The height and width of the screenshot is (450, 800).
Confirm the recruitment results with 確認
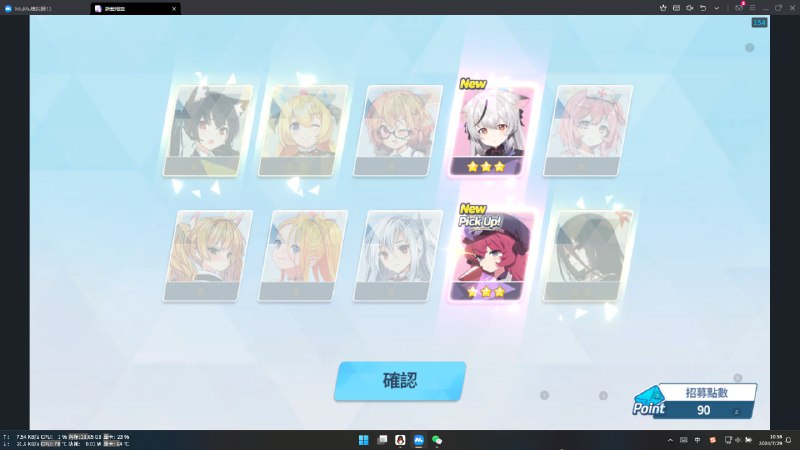click(x=400, y=381)
